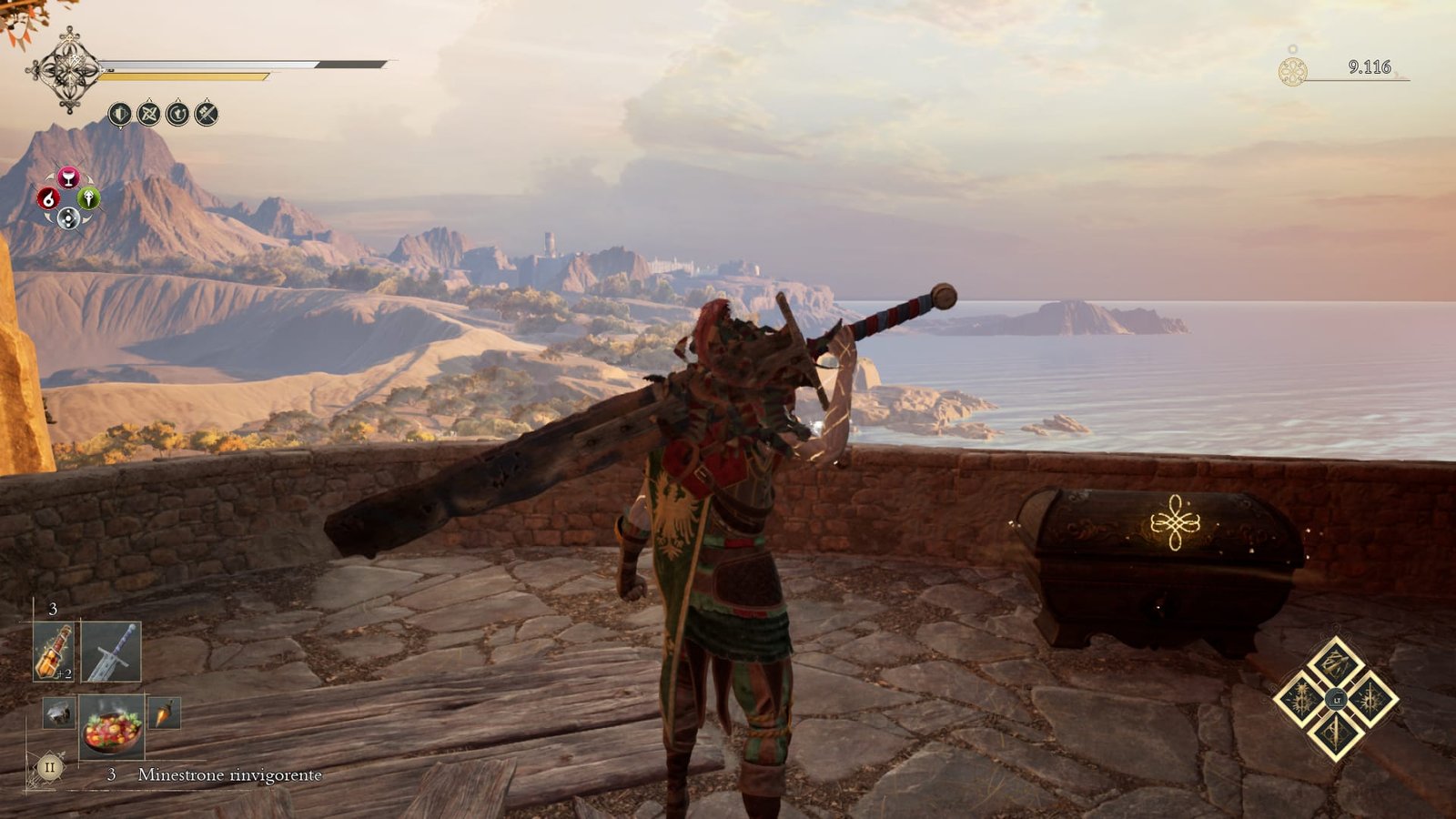Select the grey orb wheel icon
Screen dimensions: 1456x819
[68, 217]
